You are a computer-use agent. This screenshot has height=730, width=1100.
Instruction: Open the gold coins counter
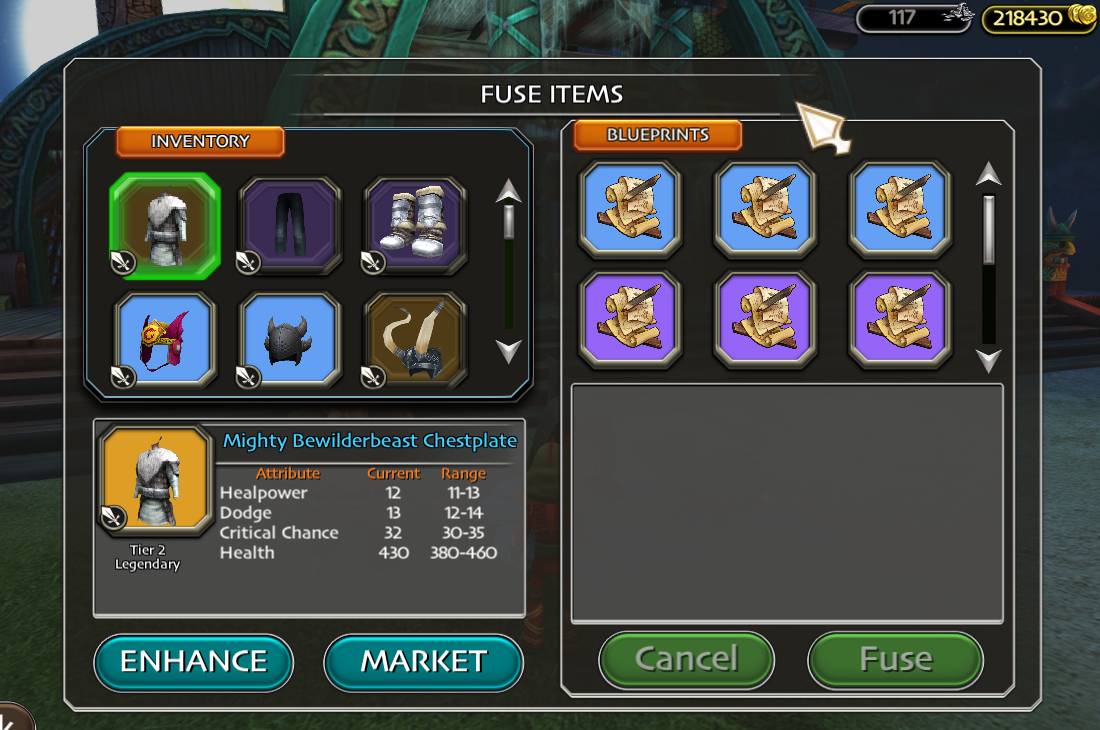(x=1038, y=17)
